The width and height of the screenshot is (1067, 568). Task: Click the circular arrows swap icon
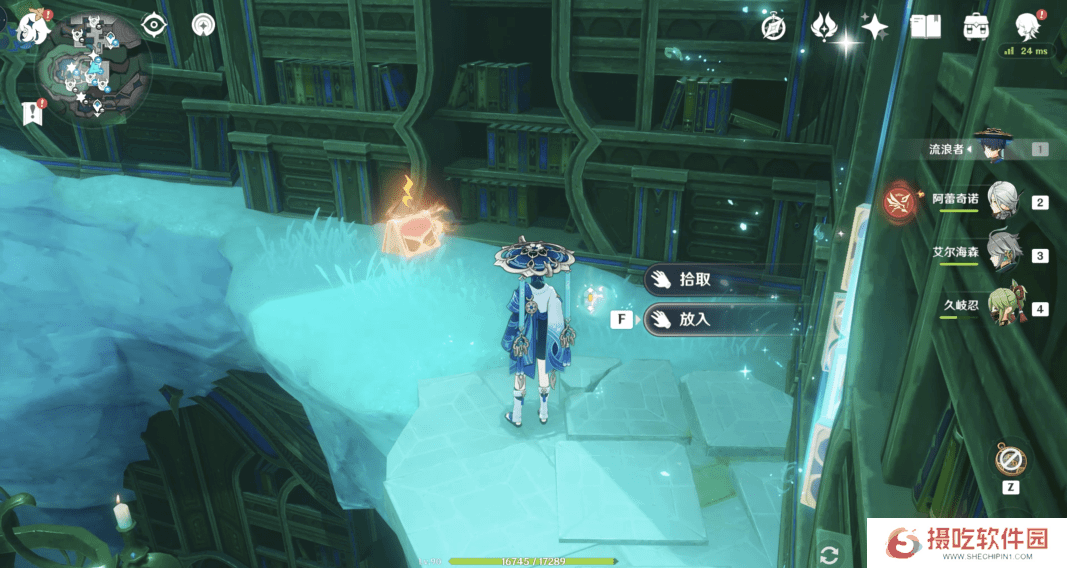828,553
